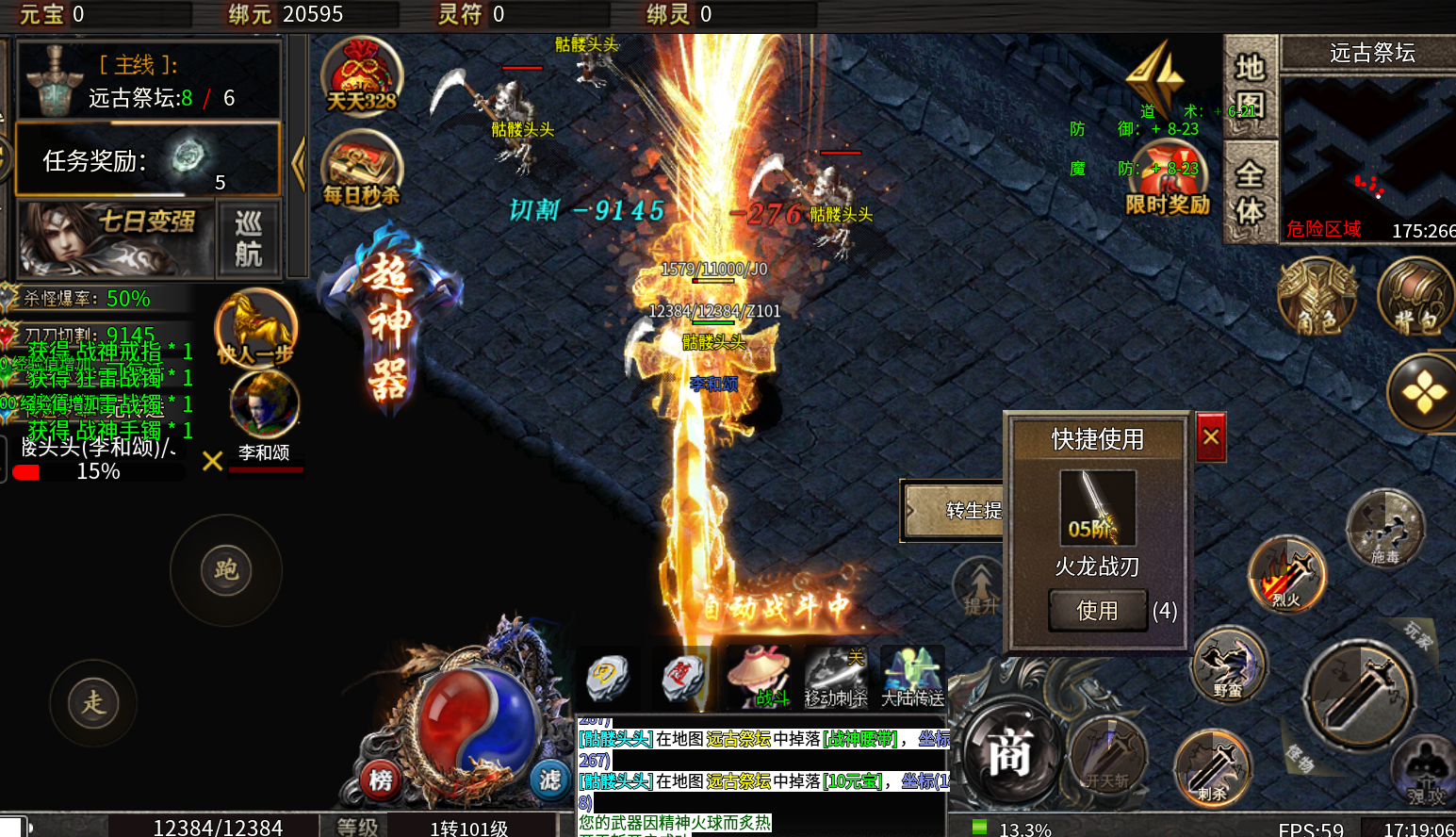1456x837 pixels.
Task: Activate the 刺杀 thrust skill
Action: coord(1212,767)
